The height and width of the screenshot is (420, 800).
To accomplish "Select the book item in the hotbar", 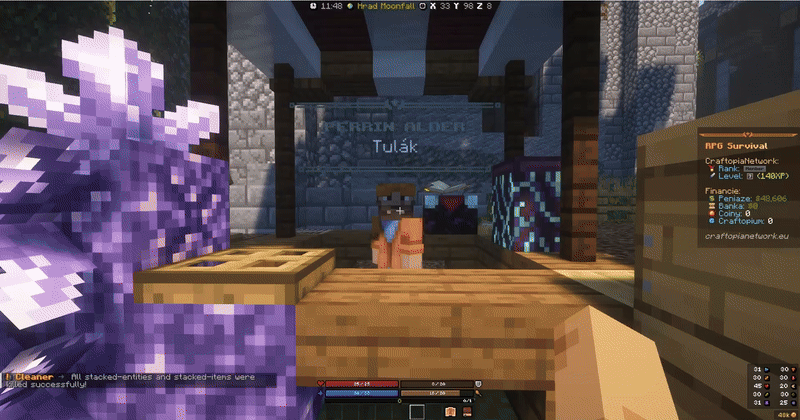I will coord(466,411).
